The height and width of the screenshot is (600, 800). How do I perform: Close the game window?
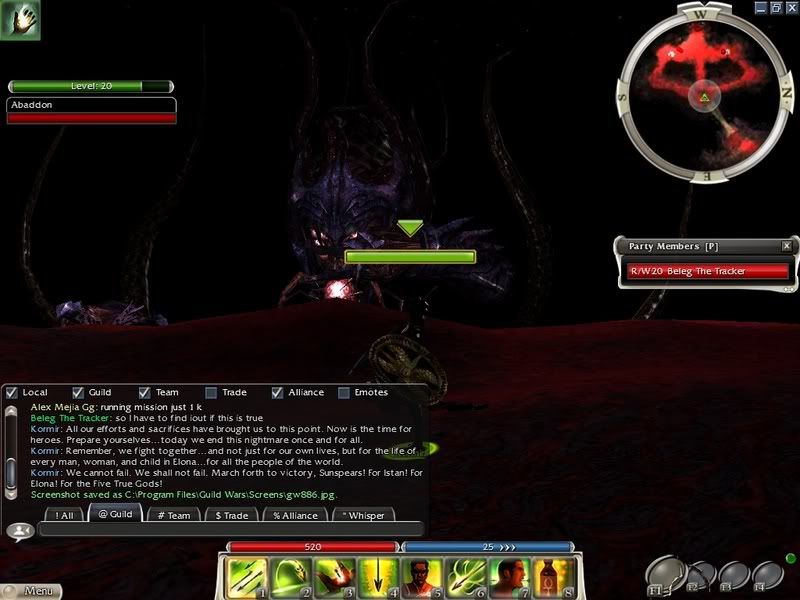pos(790,7)
